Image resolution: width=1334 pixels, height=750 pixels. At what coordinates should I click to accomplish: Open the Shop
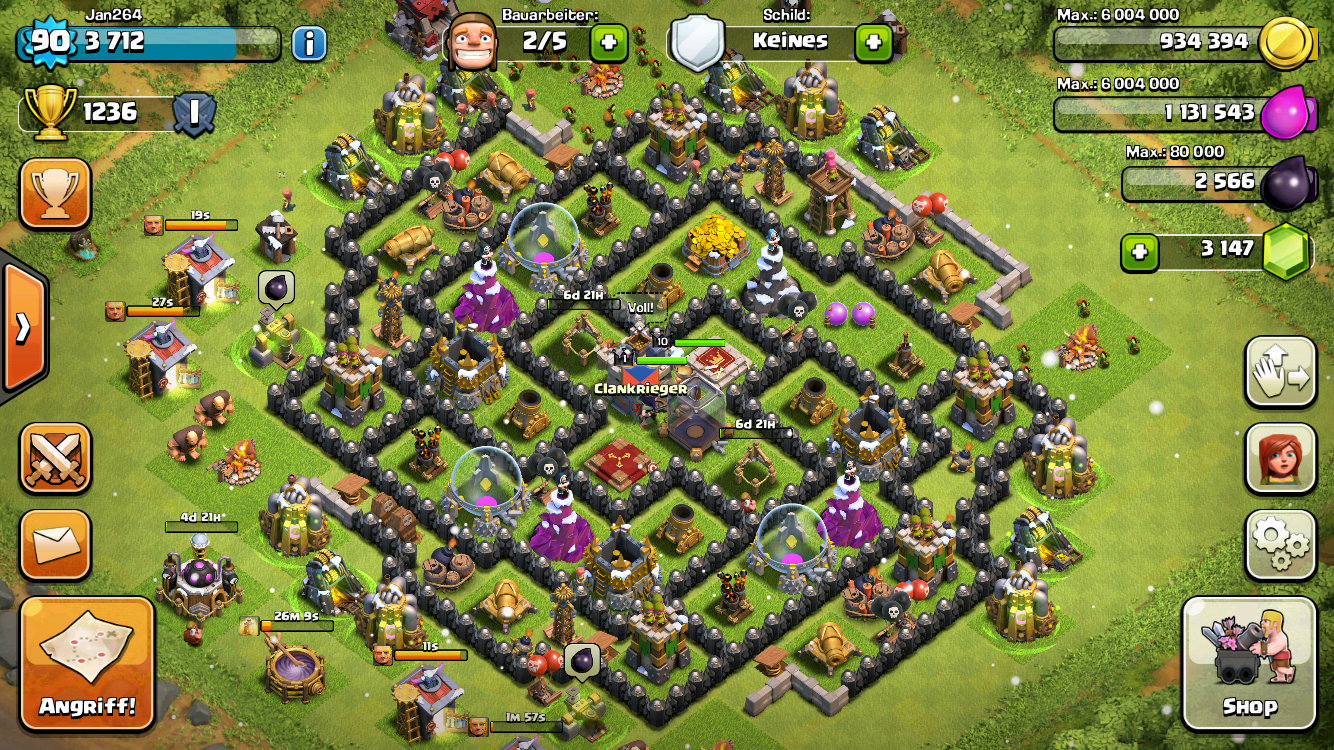point(1248,664)
